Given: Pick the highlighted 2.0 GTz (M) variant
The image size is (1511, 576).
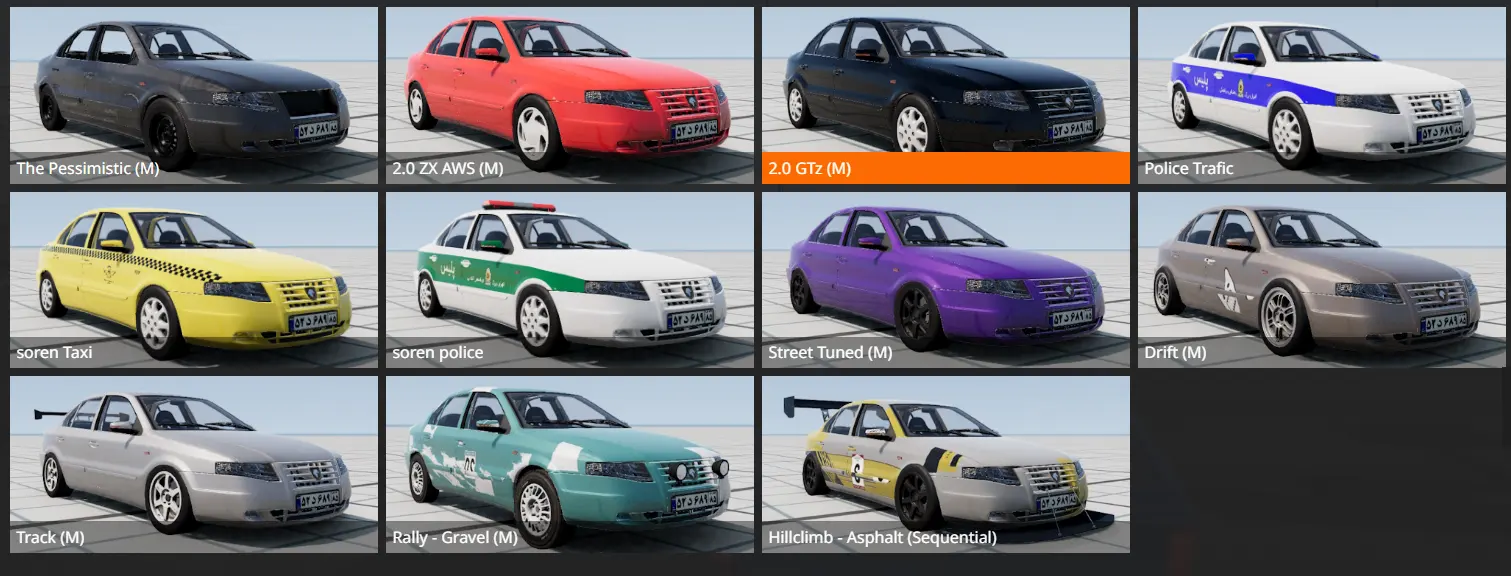Looking at the screenshot, I should [x=946, y=95].
